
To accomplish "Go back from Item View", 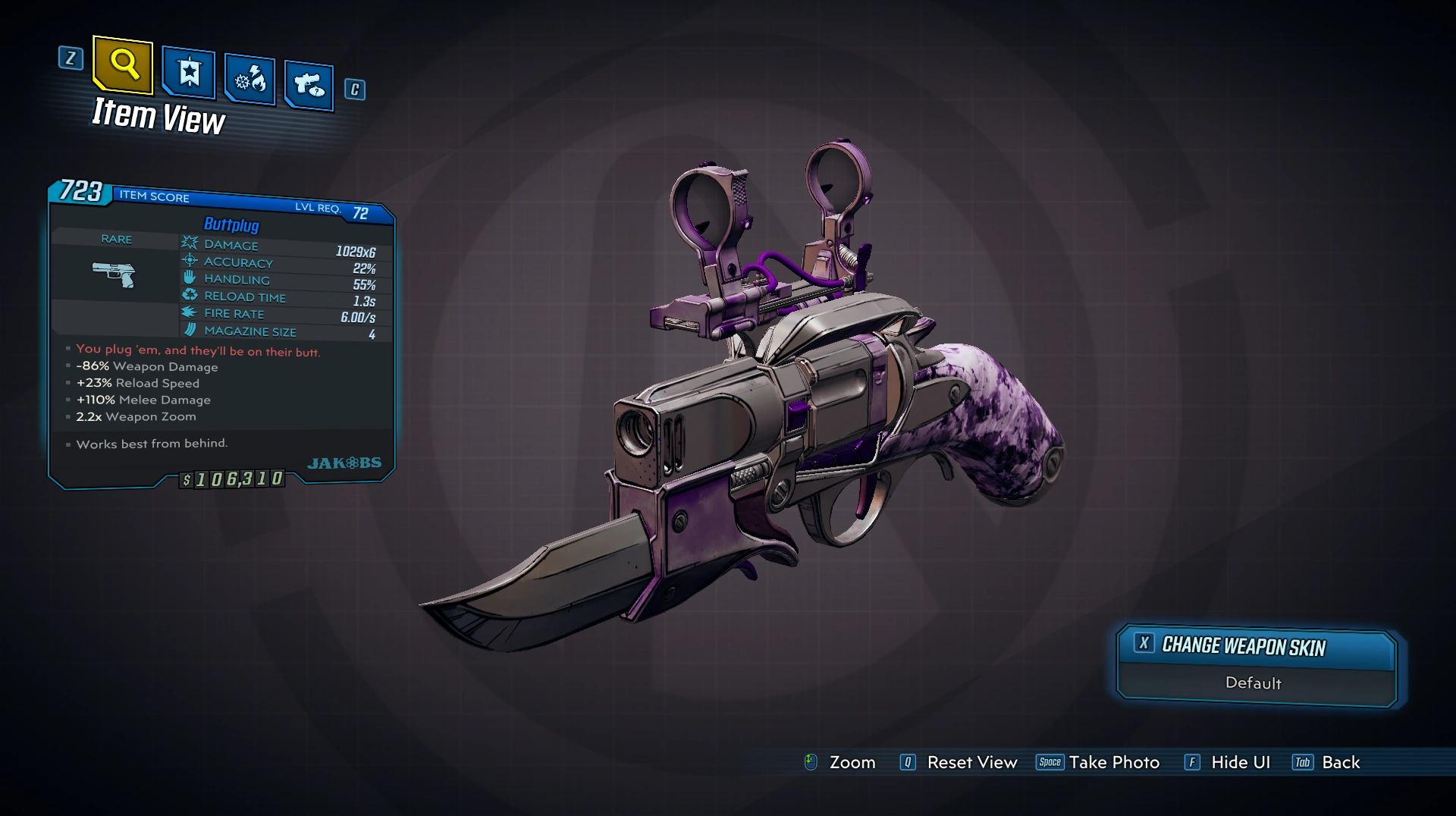I will [x=1340, y=763].
